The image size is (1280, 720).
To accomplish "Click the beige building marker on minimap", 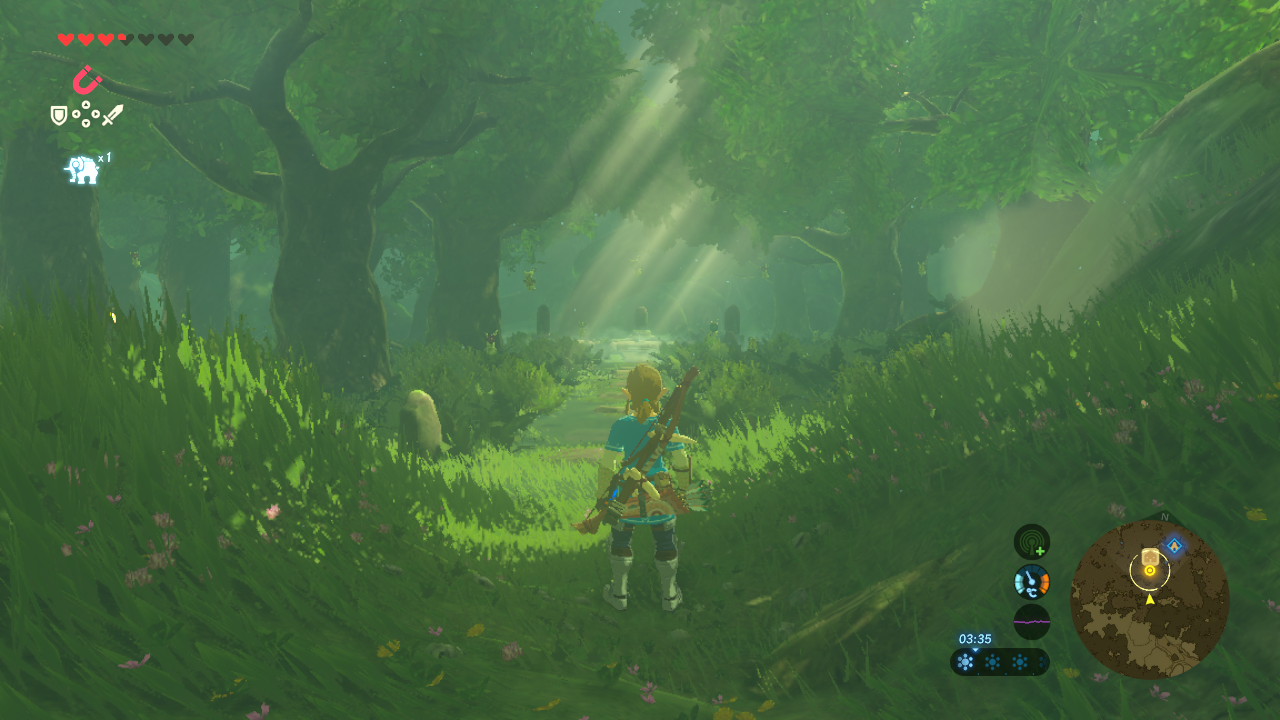I will [1150, 555].
